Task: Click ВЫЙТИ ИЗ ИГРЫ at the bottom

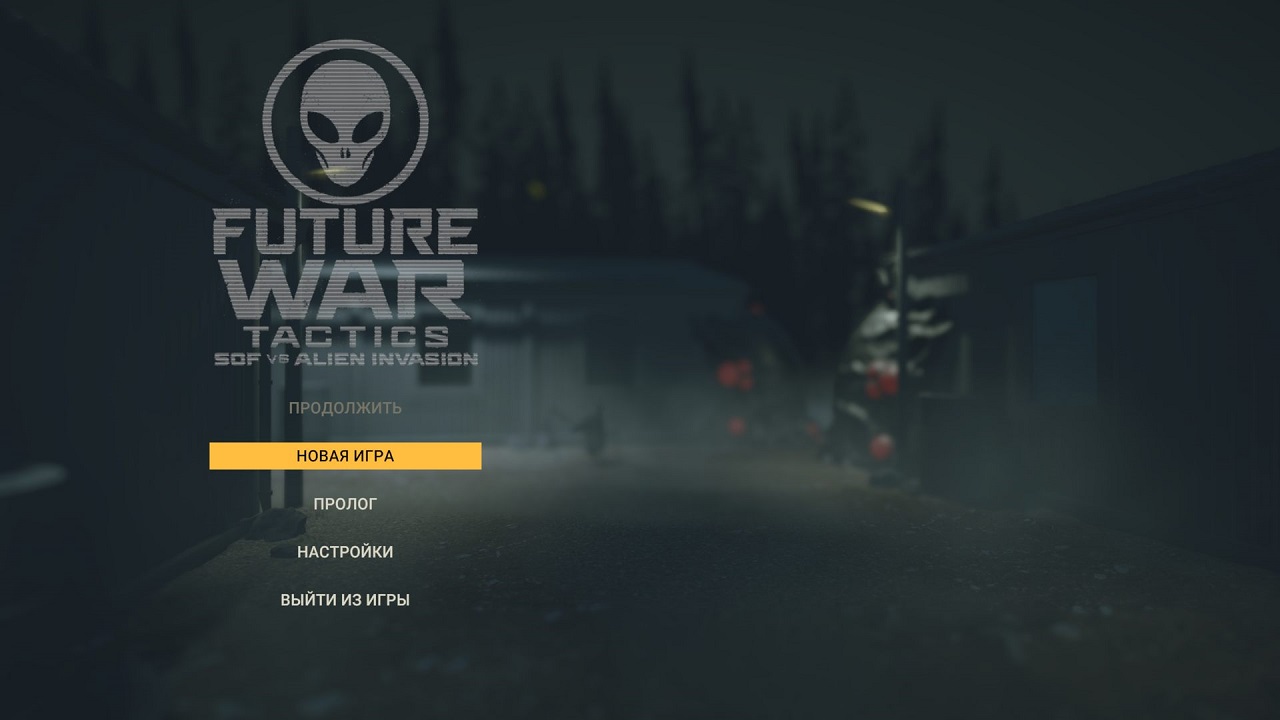Action: point(347,599)
